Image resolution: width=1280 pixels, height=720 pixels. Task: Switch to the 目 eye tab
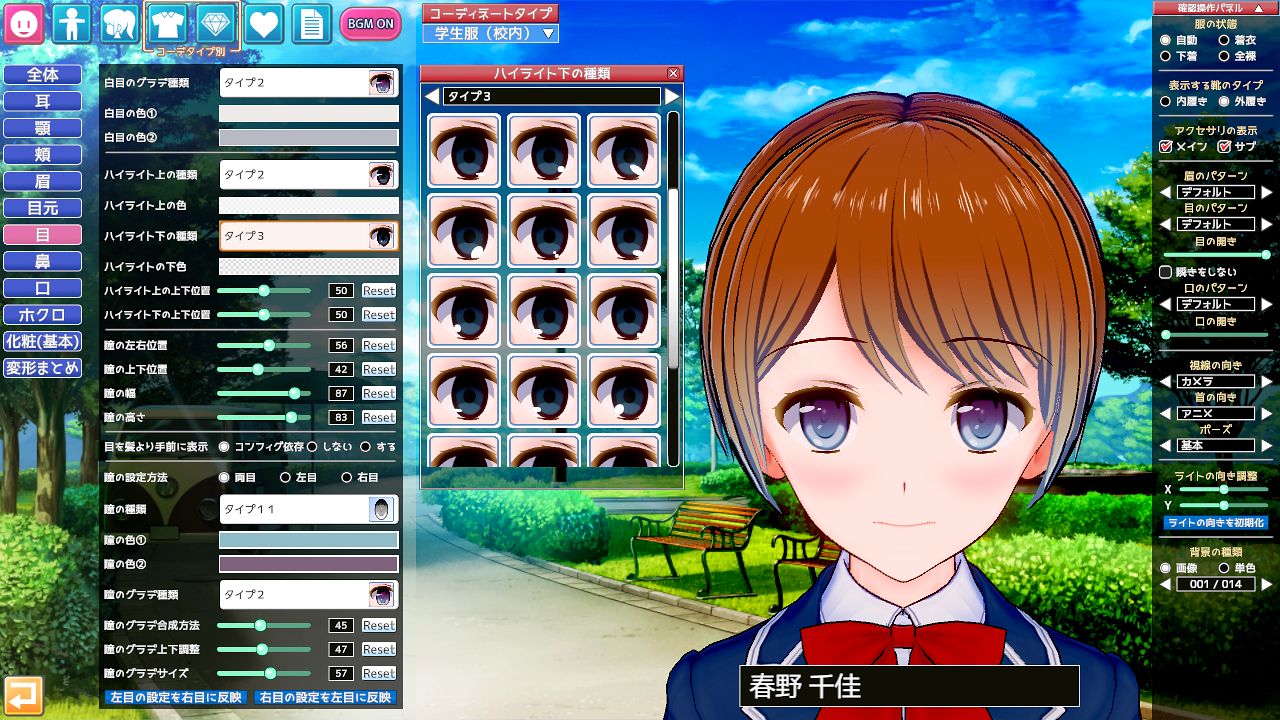coord(44,234)
